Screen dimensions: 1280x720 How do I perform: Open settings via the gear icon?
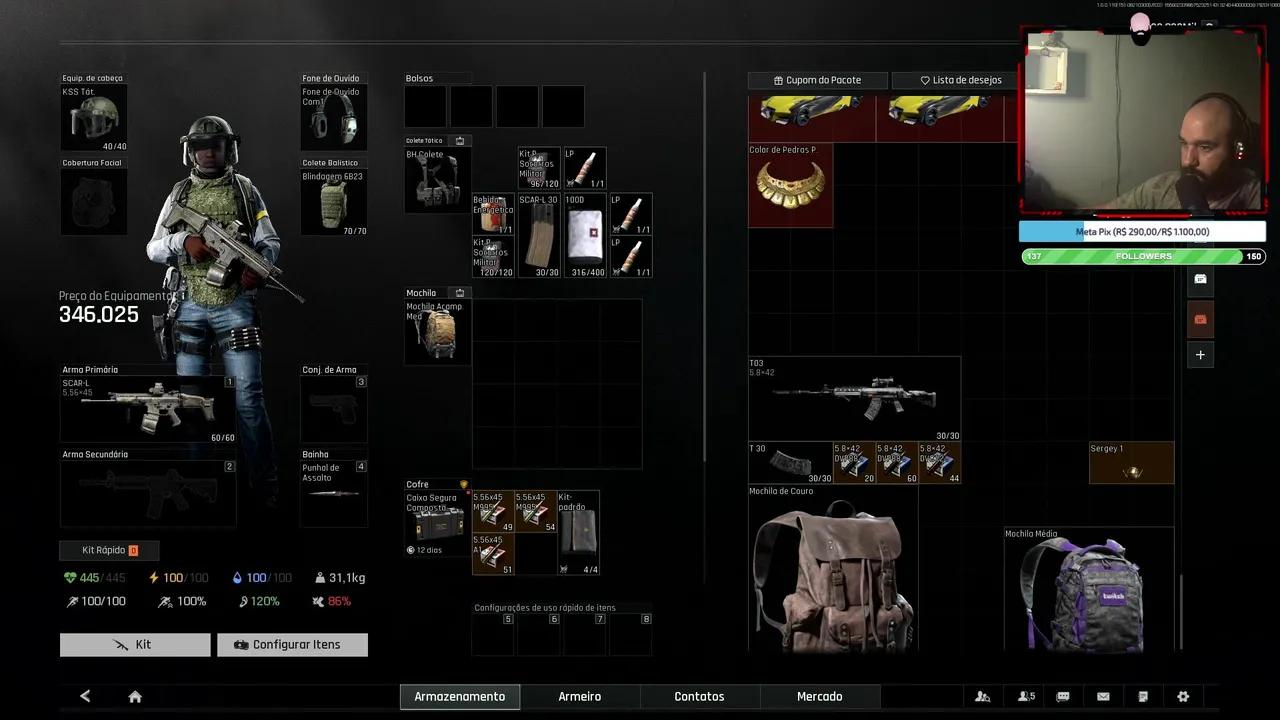click(1183, 696)
